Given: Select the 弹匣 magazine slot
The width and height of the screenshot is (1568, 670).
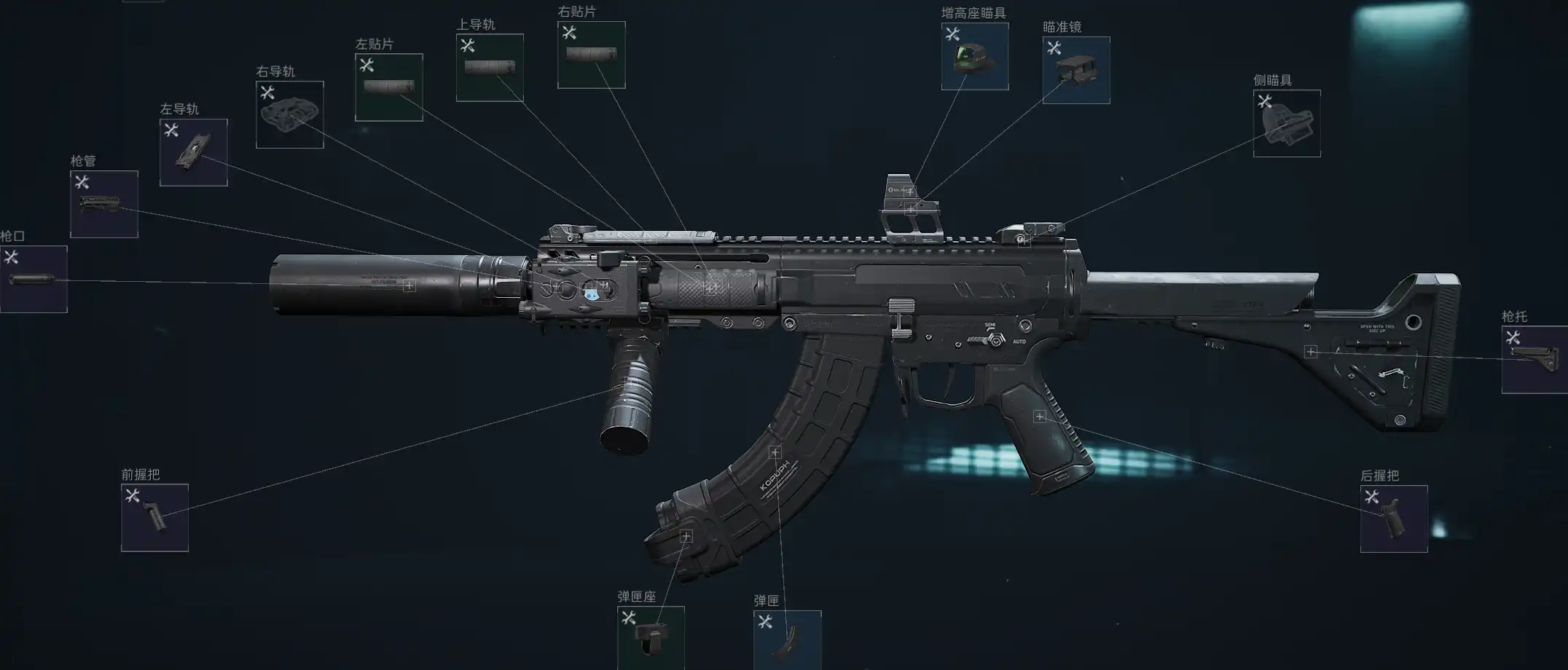Looking at the screenshot, I should [788, 639].
